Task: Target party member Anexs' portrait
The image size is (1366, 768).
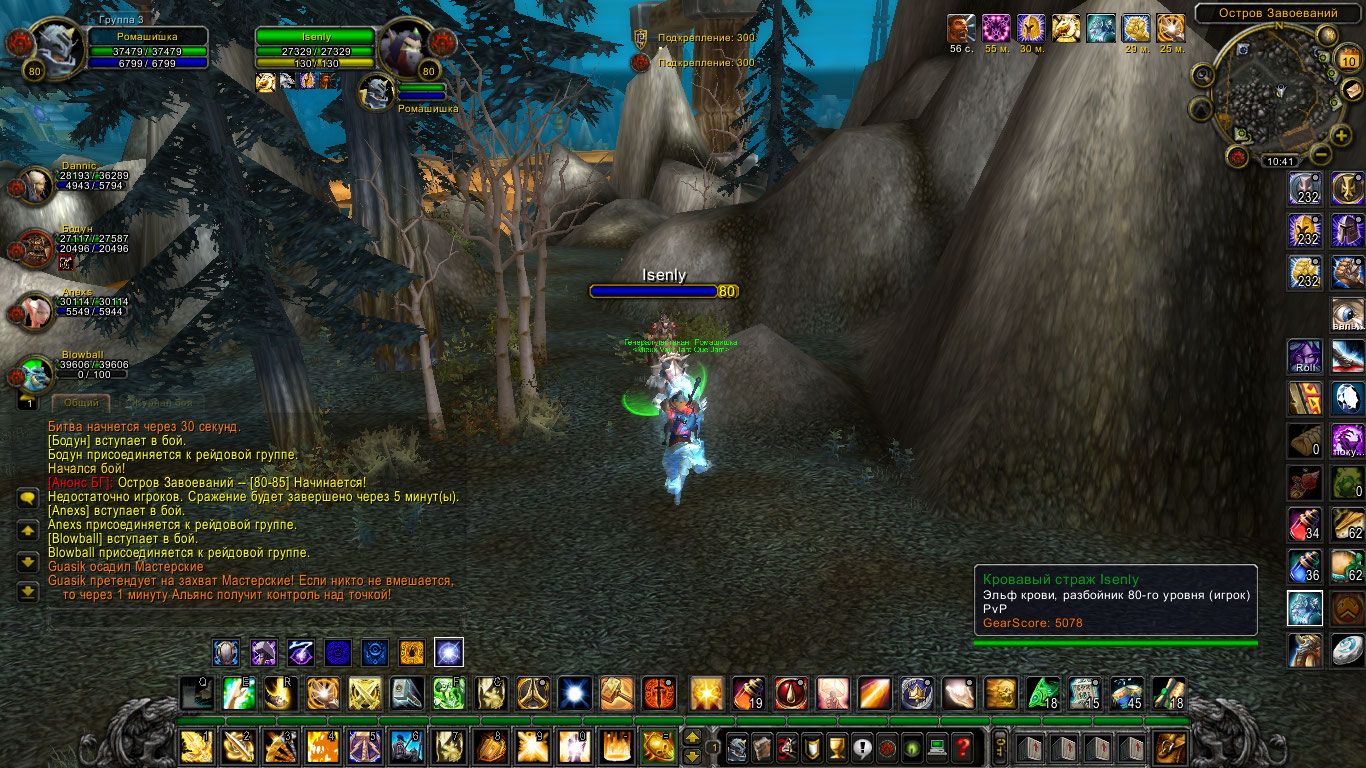Action: 38,311
